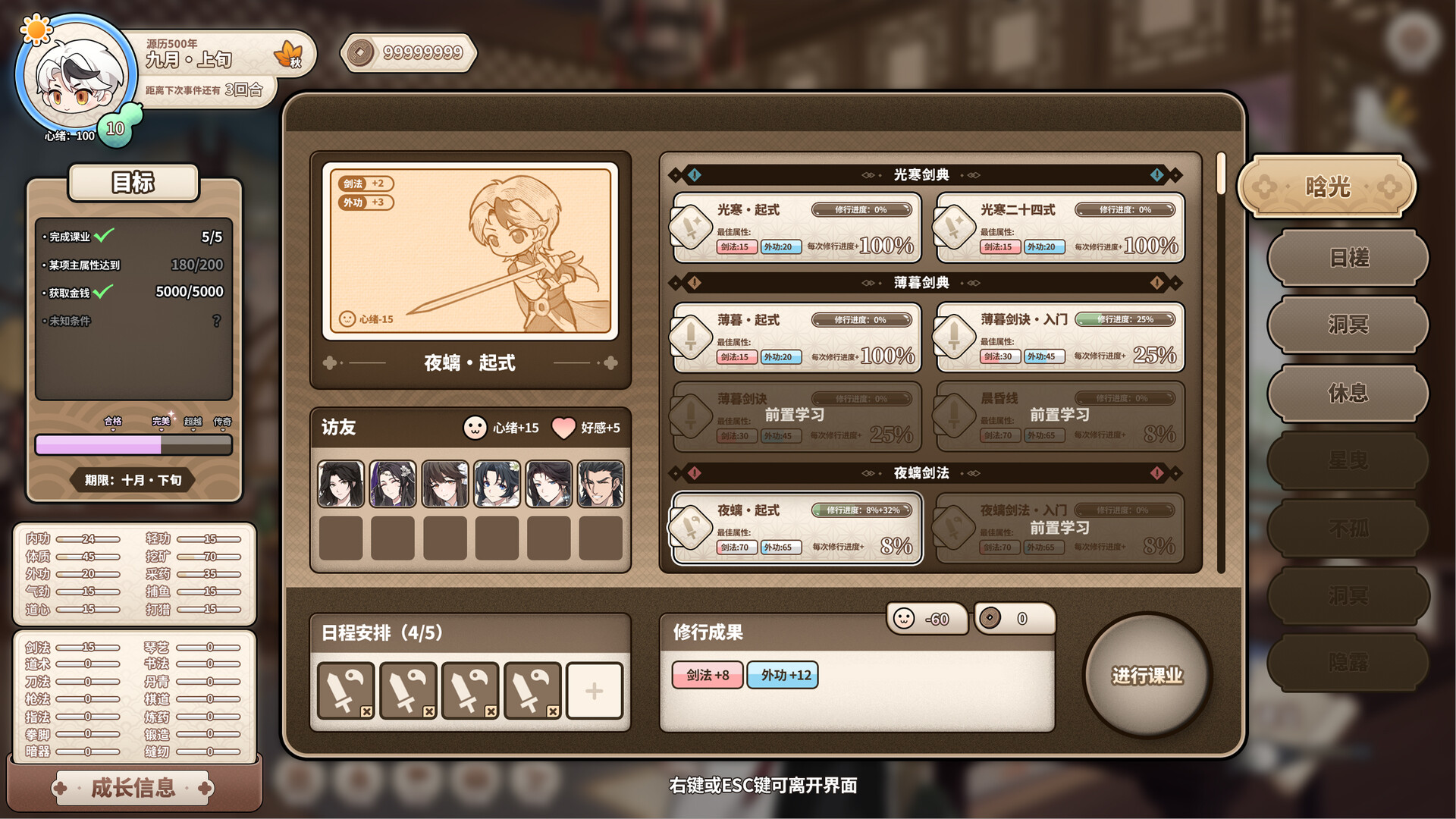The image size is (1456, 819).
Task: Click the plus icon in the empty schedule slot
Action: [594, 691]
